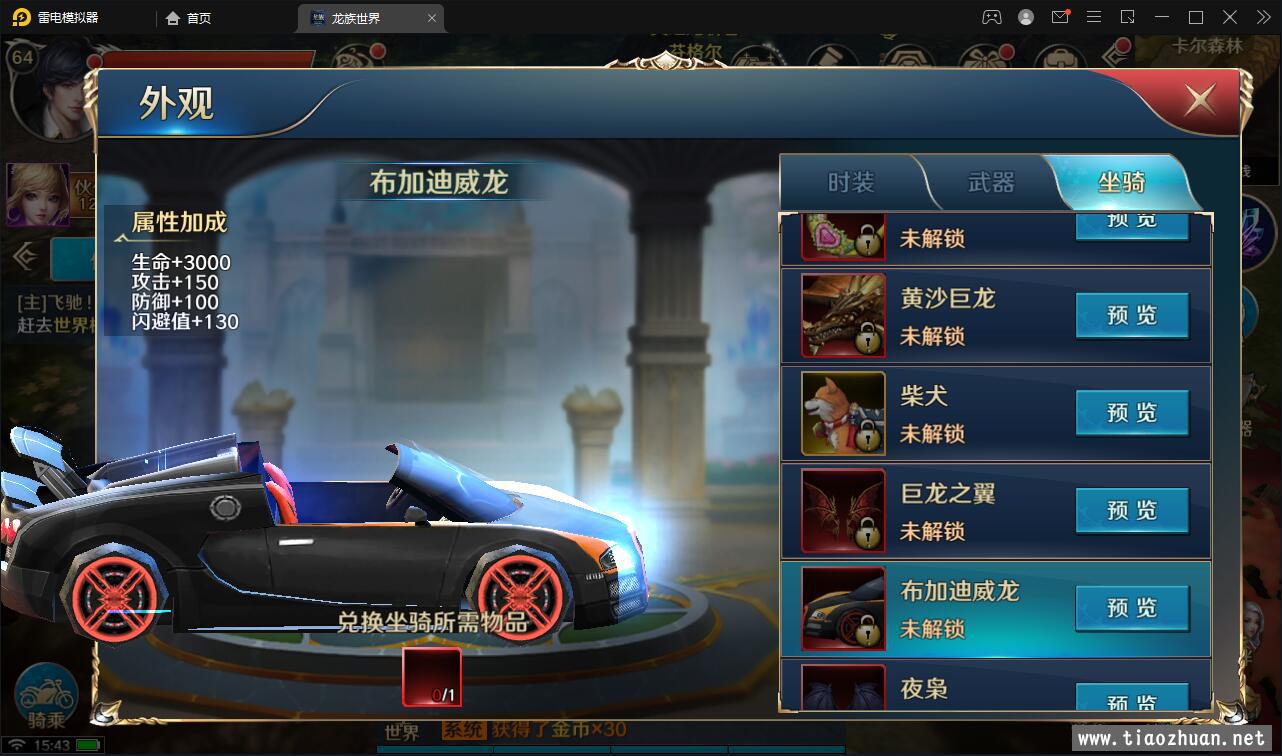1282x756 pixels.
Task: Select the 柴犬 dog thumbnail
Action: tap(843, 413)
